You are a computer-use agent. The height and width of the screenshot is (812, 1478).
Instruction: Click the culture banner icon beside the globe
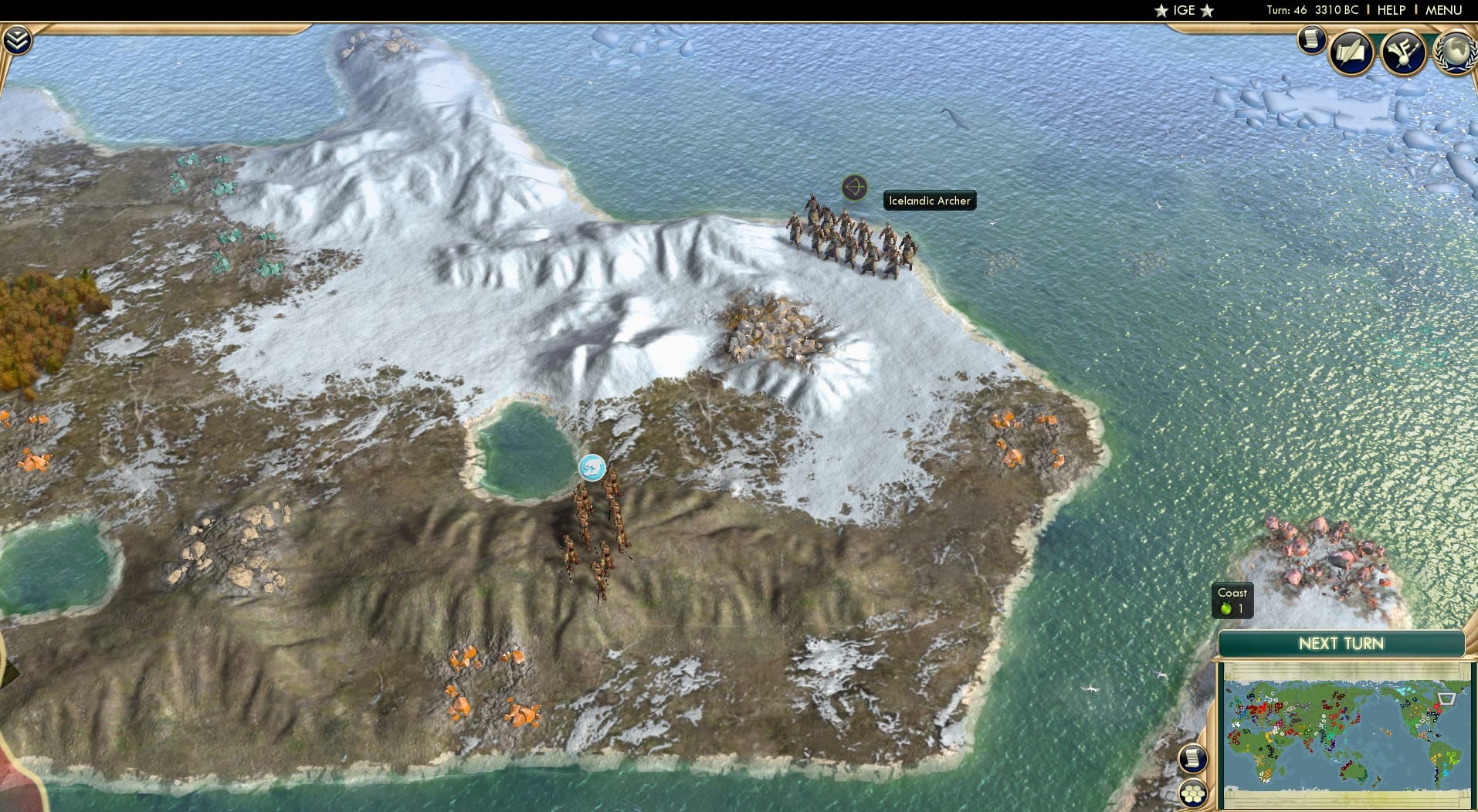[1404, 52]
